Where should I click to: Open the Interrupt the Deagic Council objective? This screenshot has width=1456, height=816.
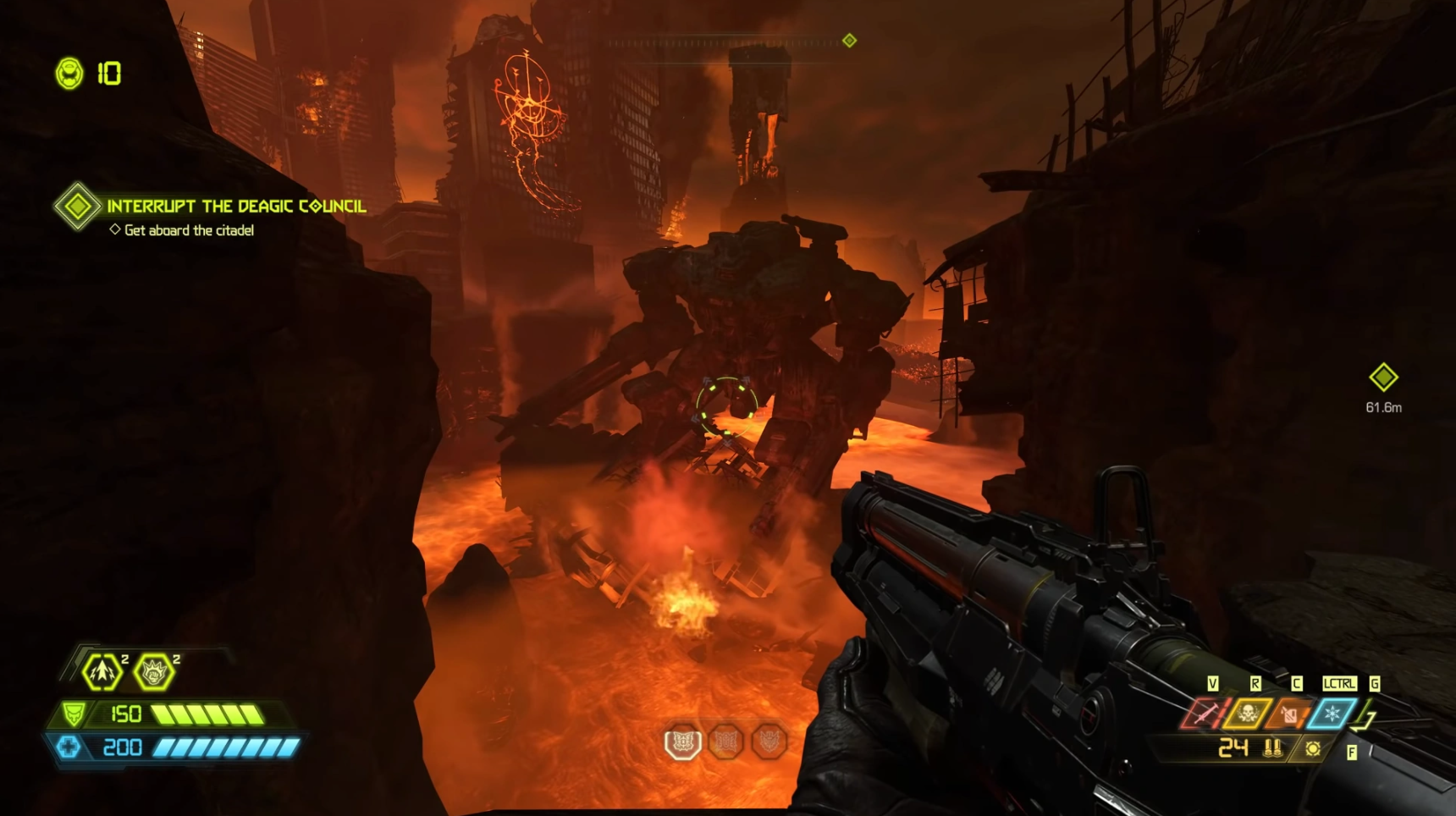[x=236, y=206]
